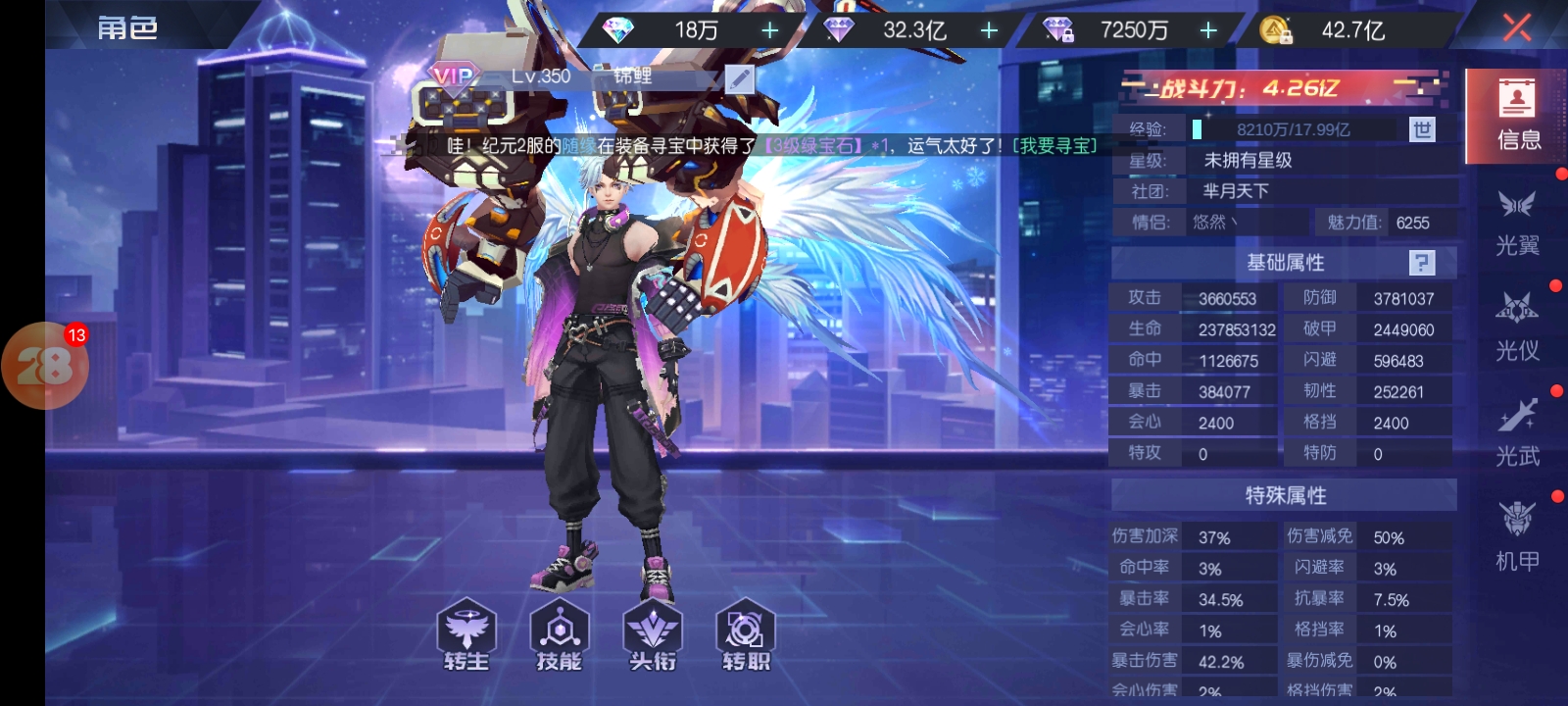Close the character screen with red X
This screenshot has height=706, width=1568.
[1516, 27]
